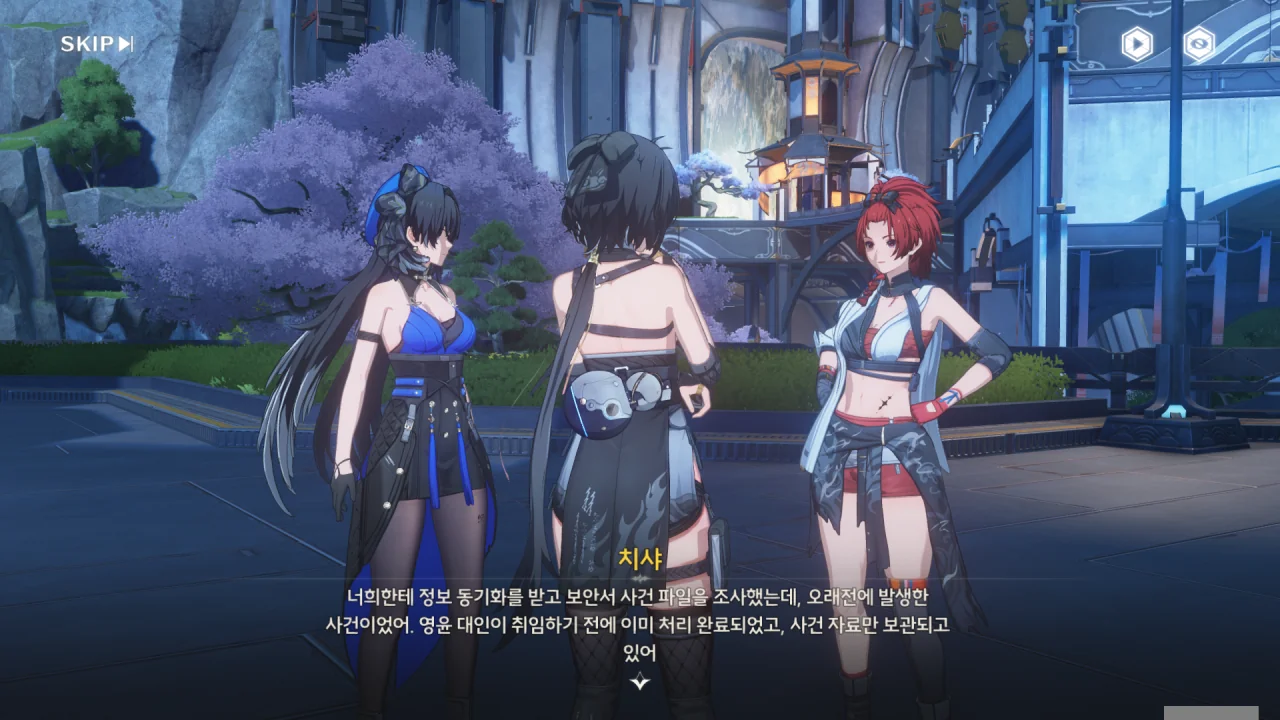Skip the cutscene with SKIP button
This screenshot has width=1280, height=720.
coord(96,43)
